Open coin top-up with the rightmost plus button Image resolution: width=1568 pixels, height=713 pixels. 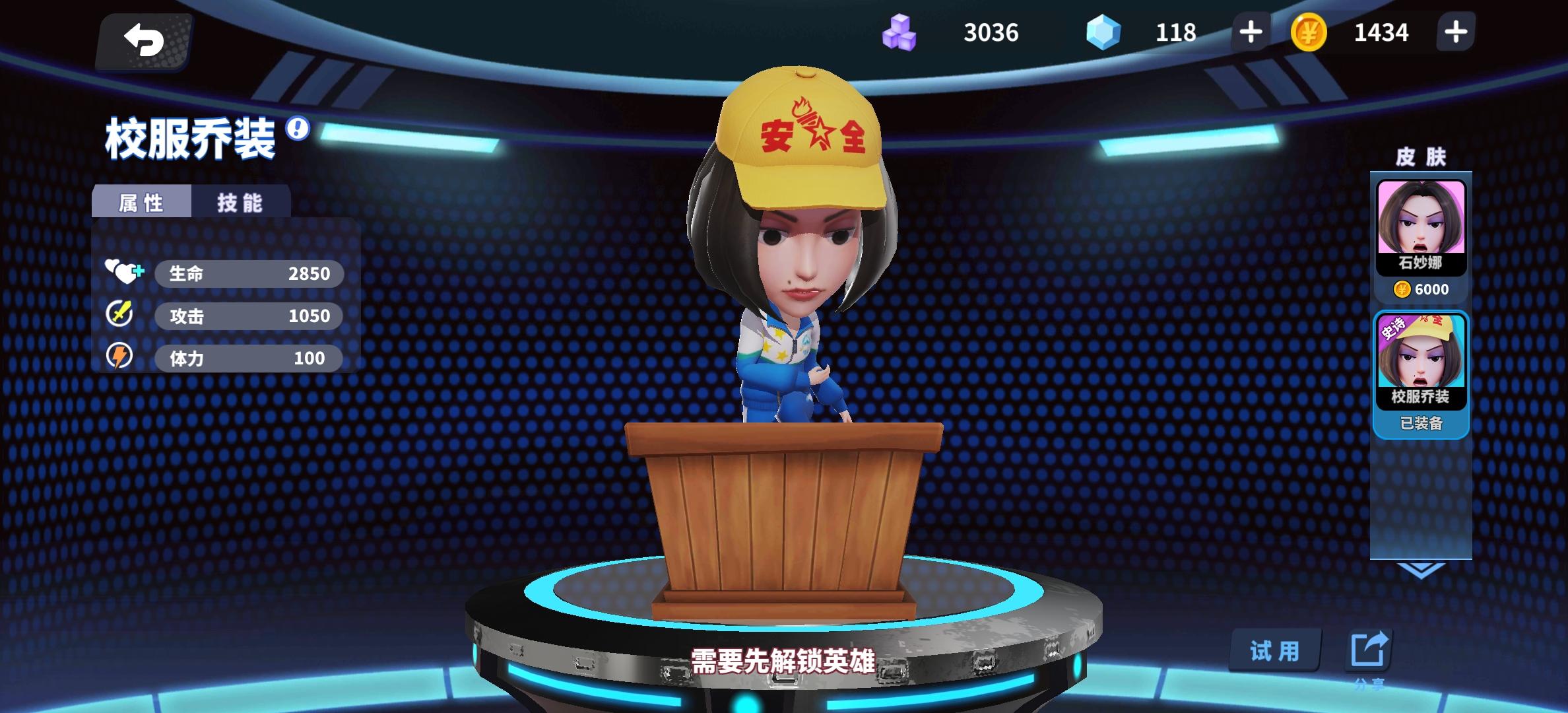coord(1456,32)
